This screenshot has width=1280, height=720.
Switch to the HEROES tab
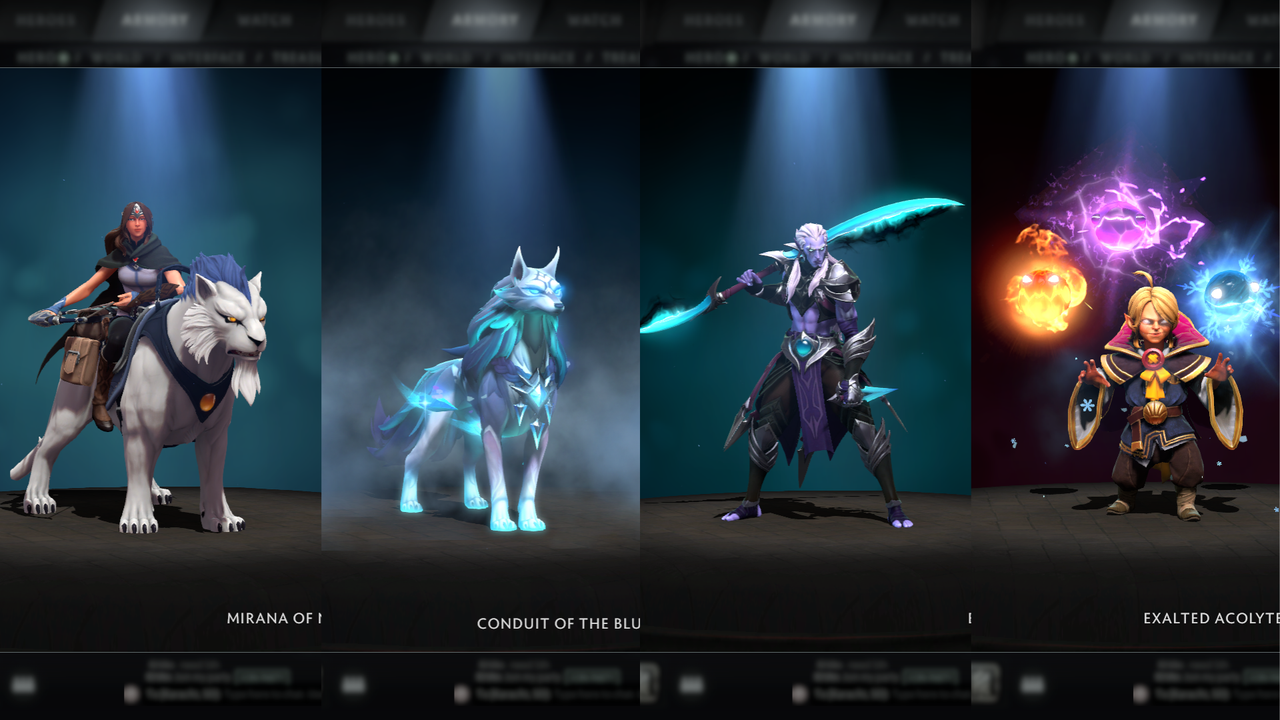(x=44, y=20)
